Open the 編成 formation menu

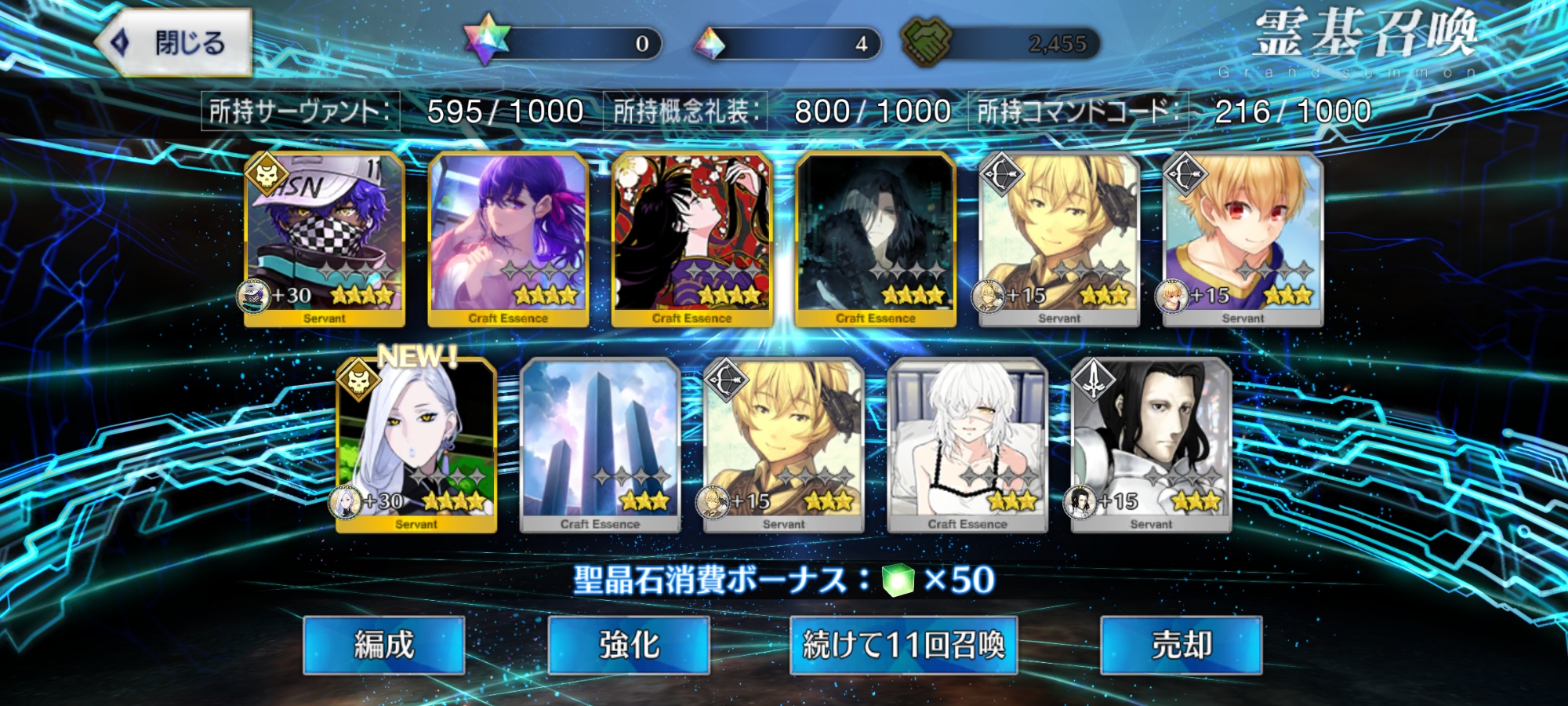point(383,645)
